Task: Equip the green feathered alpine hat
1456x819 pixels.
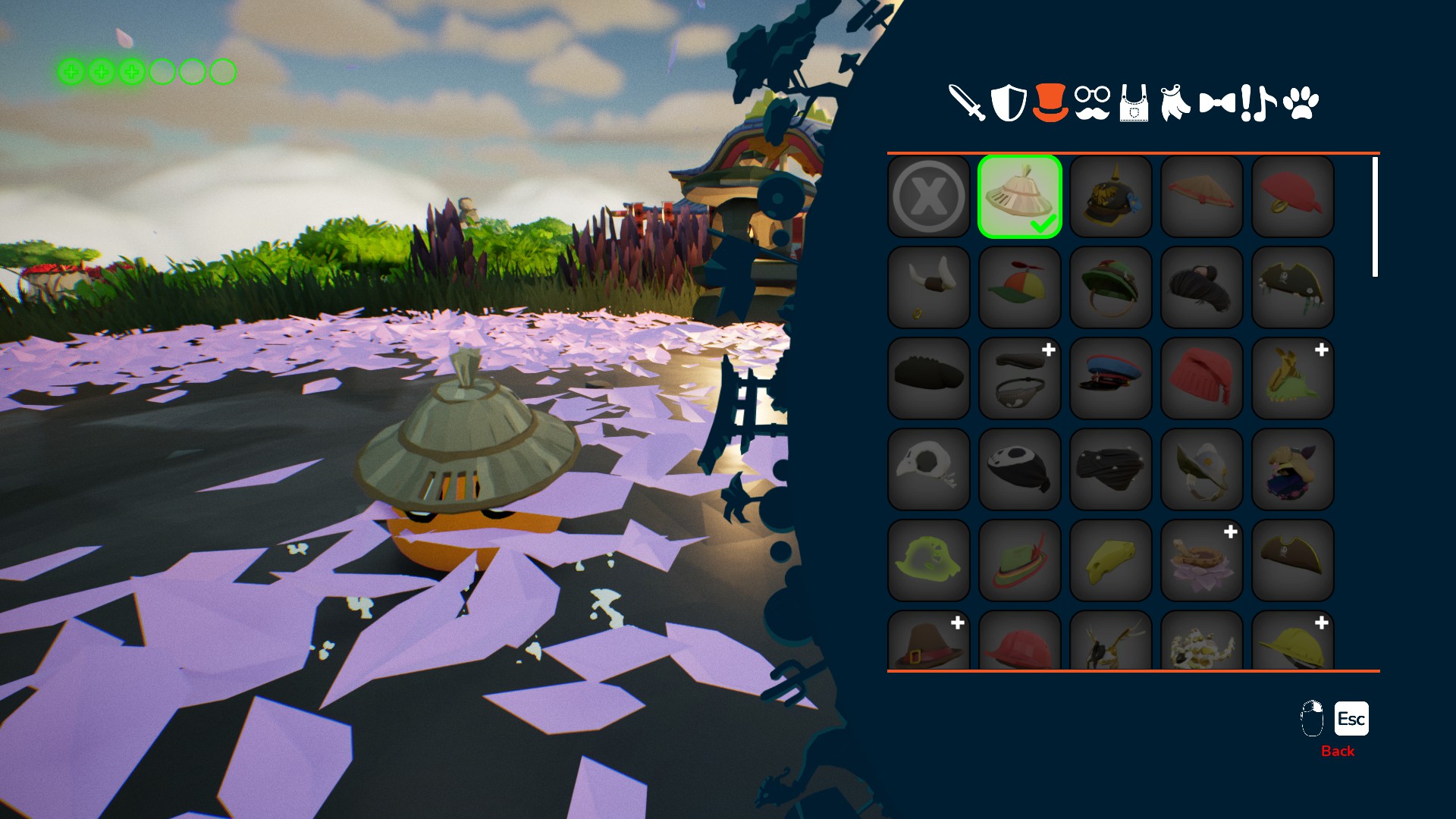Action: [1020, 560]
